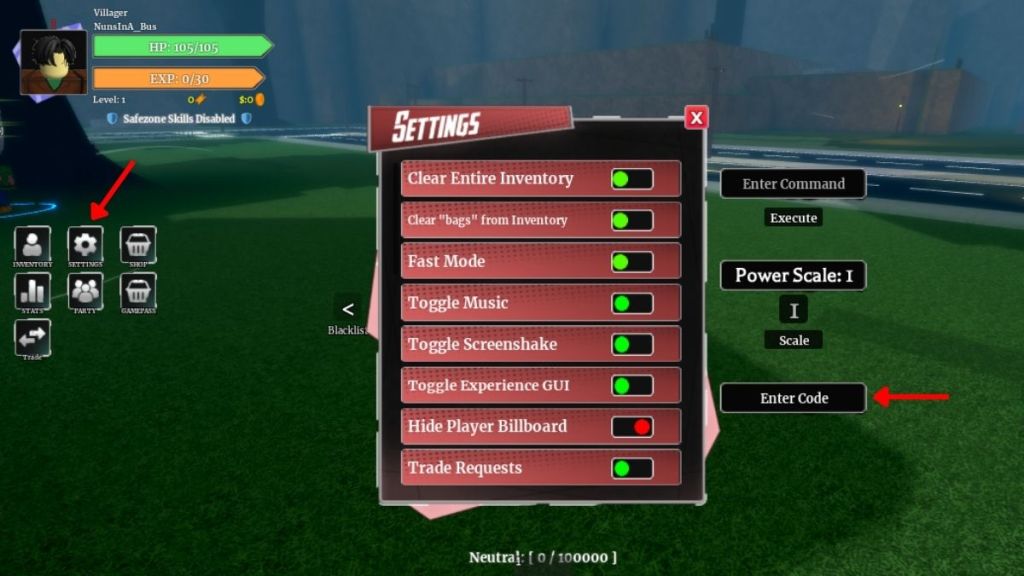Show the Stats bar chart icon

[x=32, y=290]
